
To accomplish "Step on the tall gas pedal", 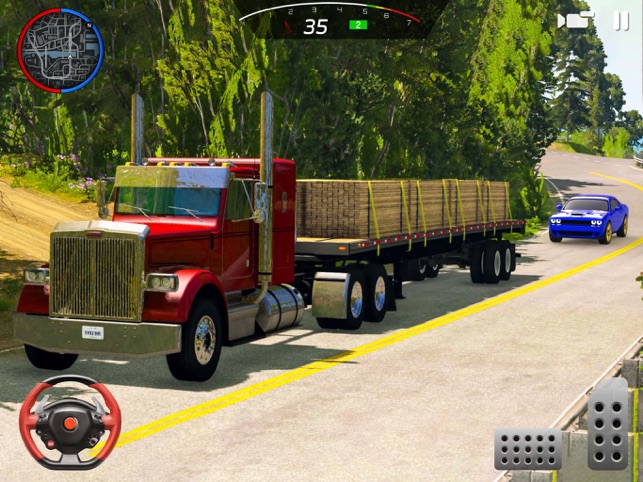I will coord(608,423).
